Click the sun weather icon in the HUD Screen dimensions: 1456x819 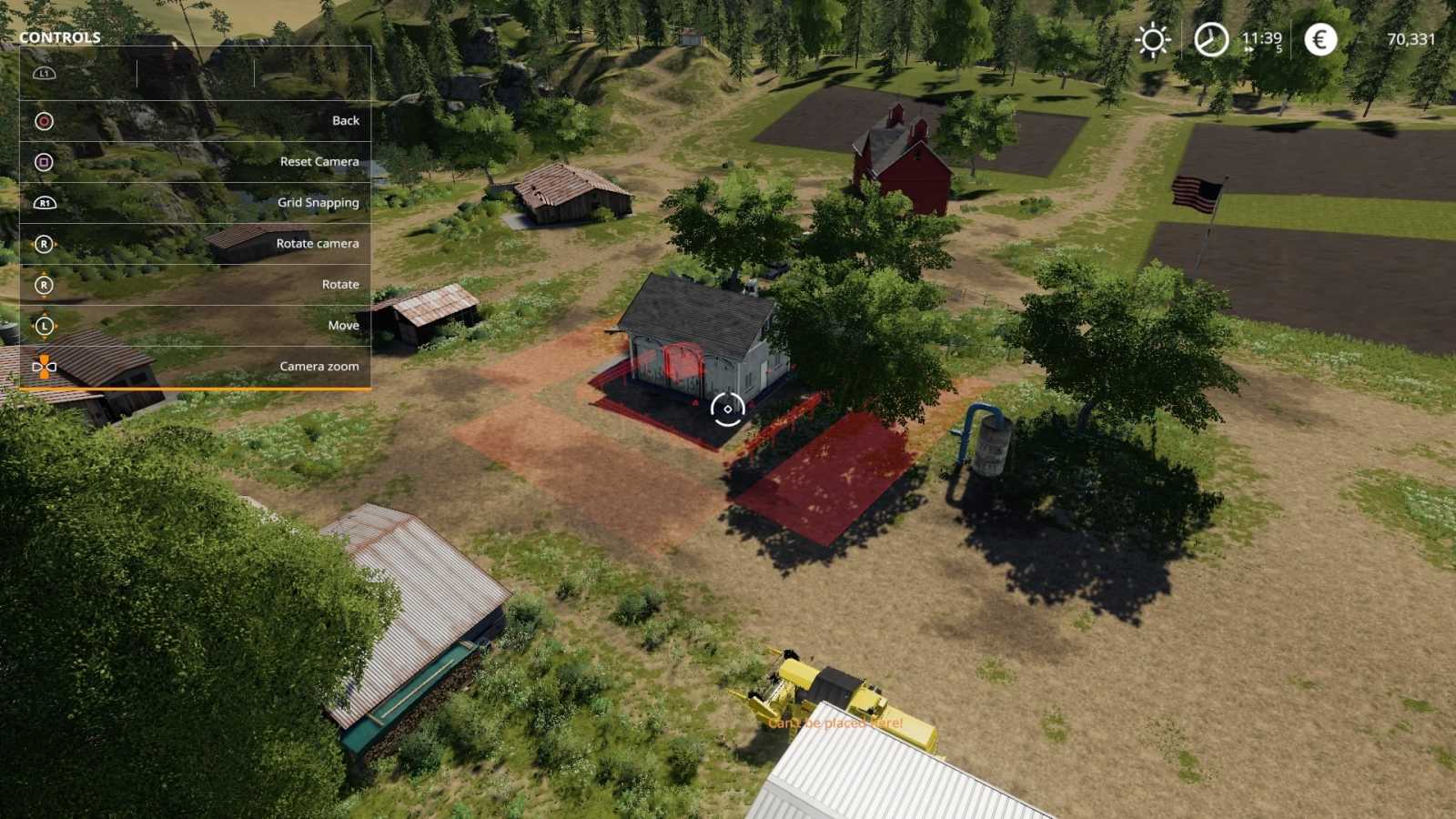pyautogui.click(x=1151, y=40)
